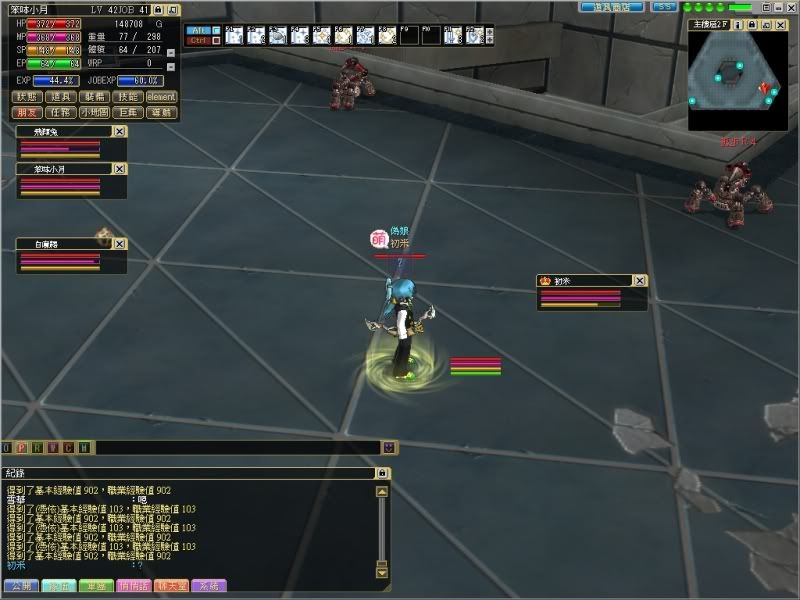
Task: Close the 白廣路 party member panel
Action: tap(119, 243)
